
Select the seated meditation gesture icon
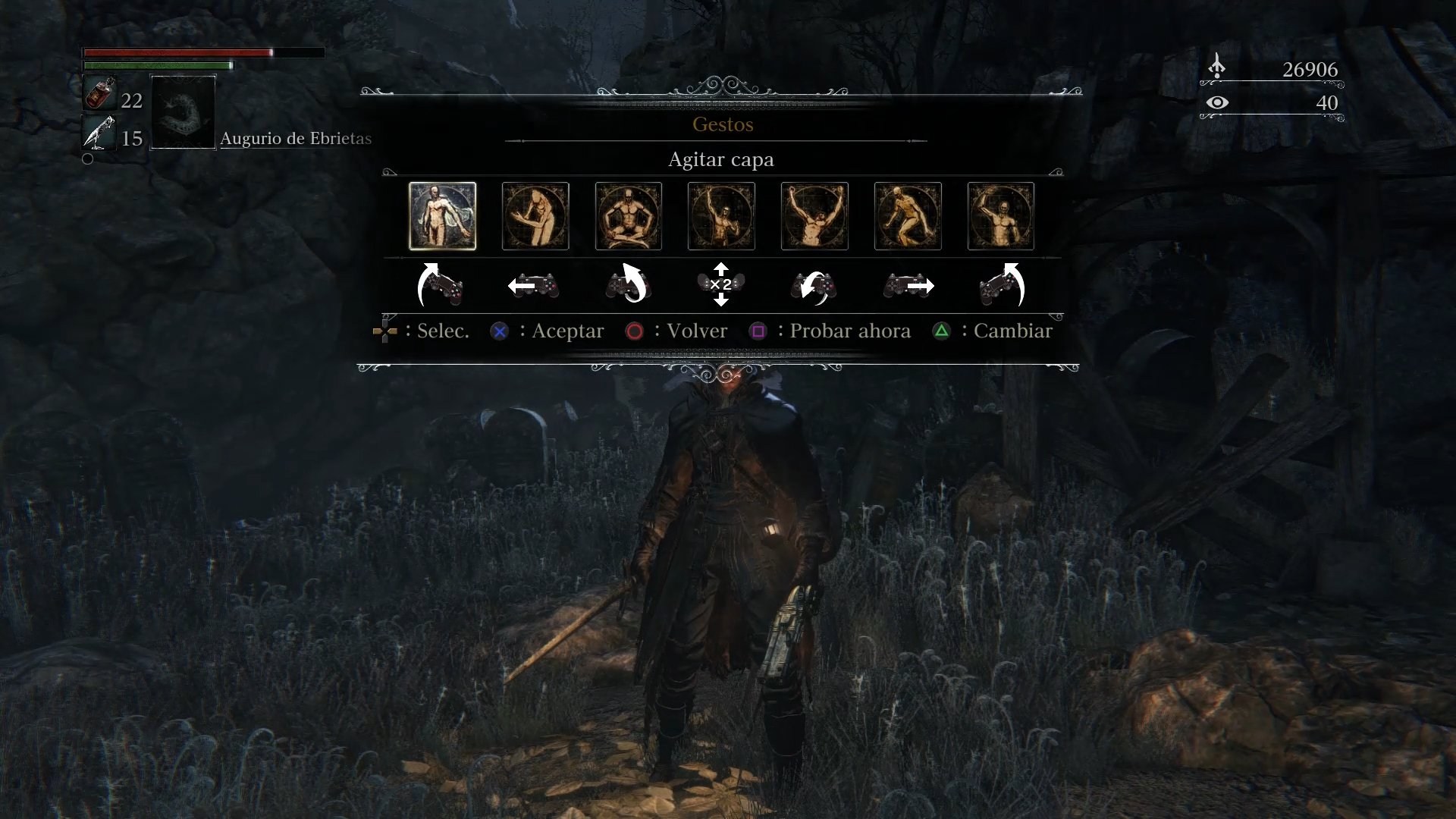click(x=629, y=216)
